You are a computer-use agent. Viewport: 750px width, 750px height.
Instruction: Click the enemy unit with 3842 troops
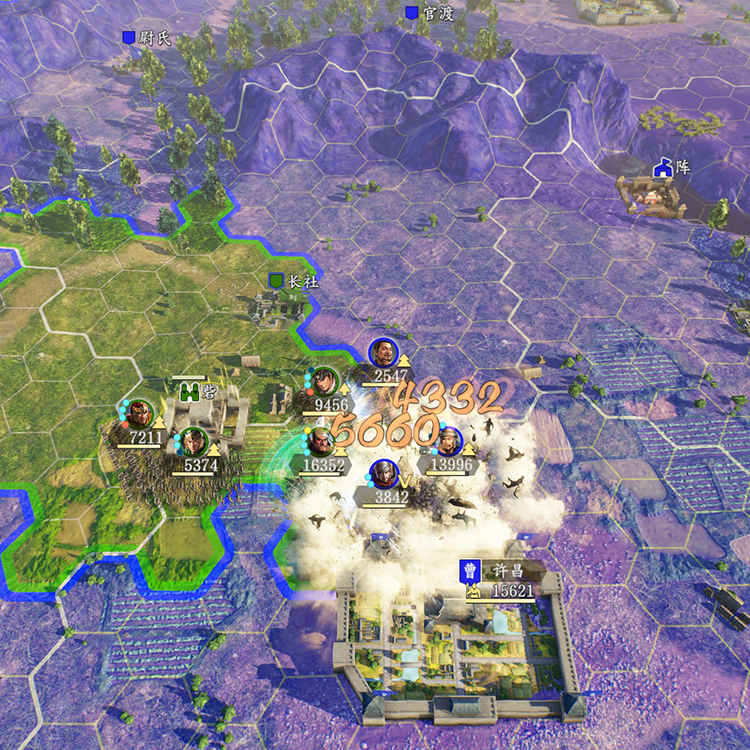pyautogui.click(x=383, y=474)
